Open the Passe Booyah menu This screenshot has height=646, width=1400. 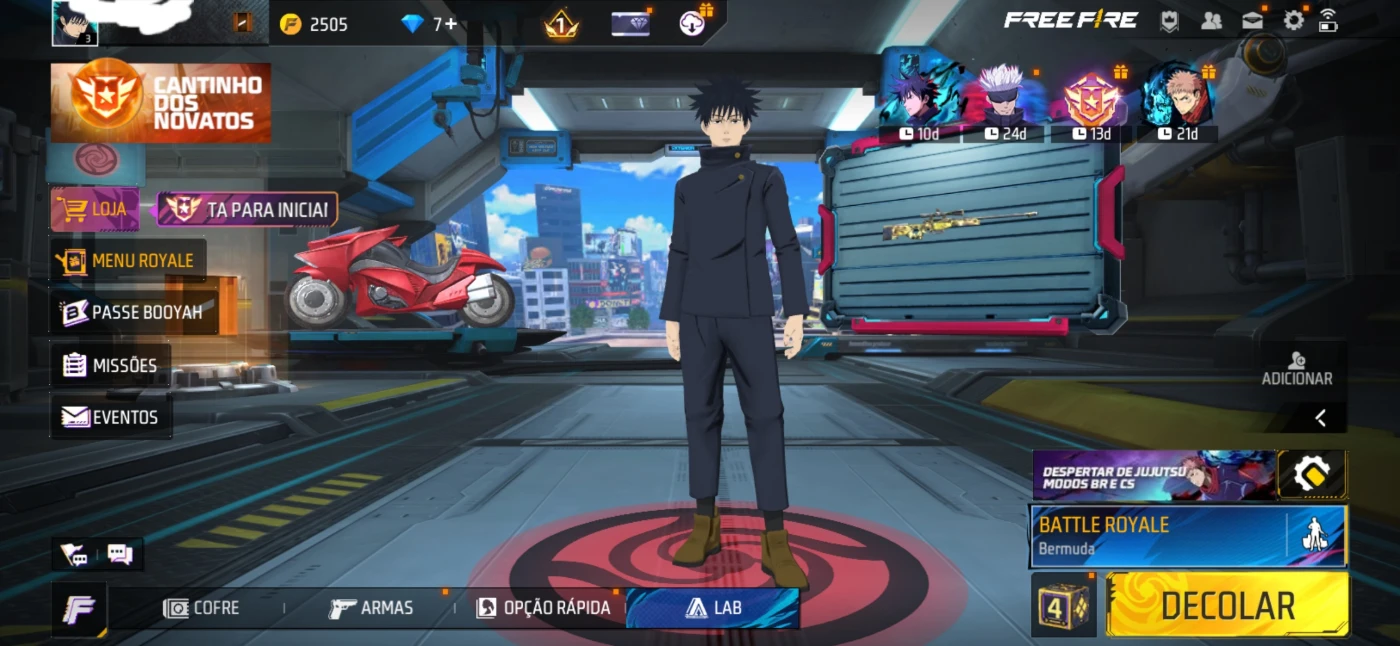pyautogui.click(x=132, y=312)
